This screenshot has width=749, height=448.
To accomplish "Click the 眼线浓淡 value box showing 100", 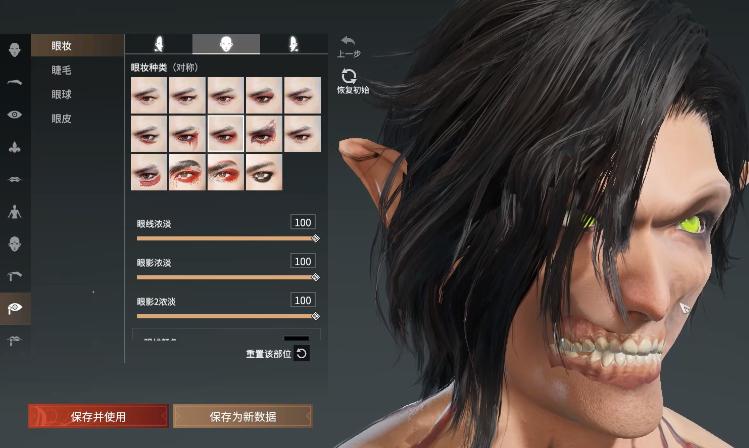I will (x=302, y=222).
